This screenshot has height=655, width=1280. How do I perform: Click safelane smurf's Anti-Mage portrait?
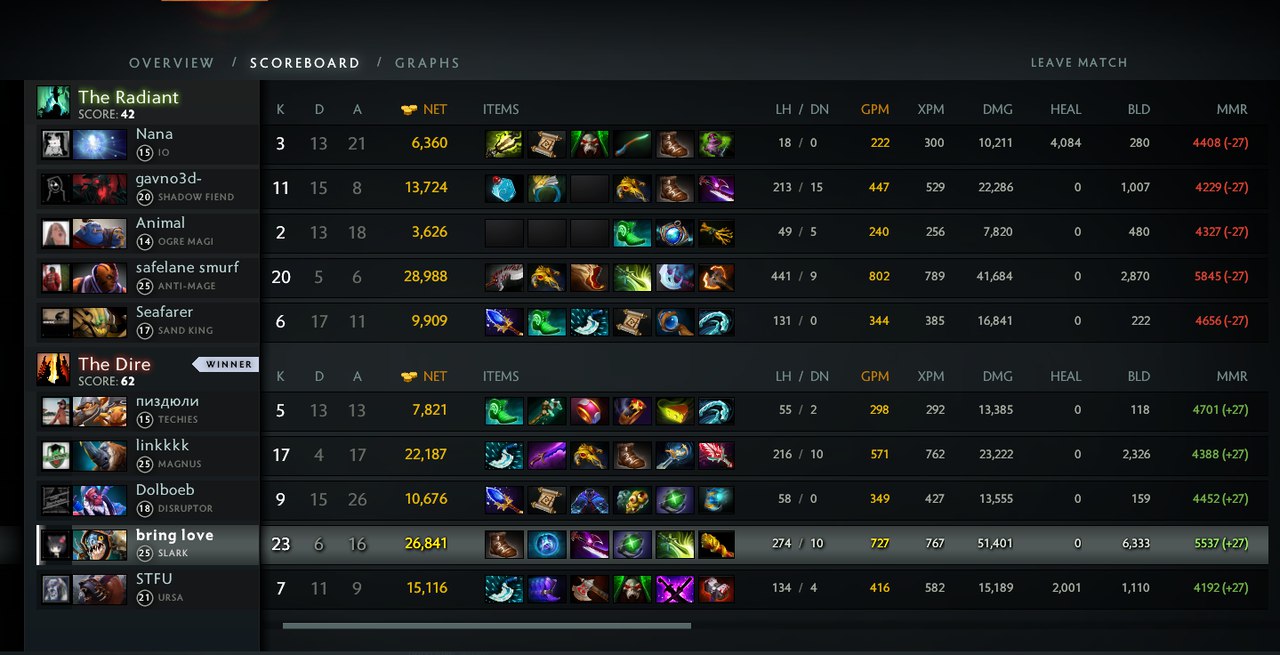99,277
